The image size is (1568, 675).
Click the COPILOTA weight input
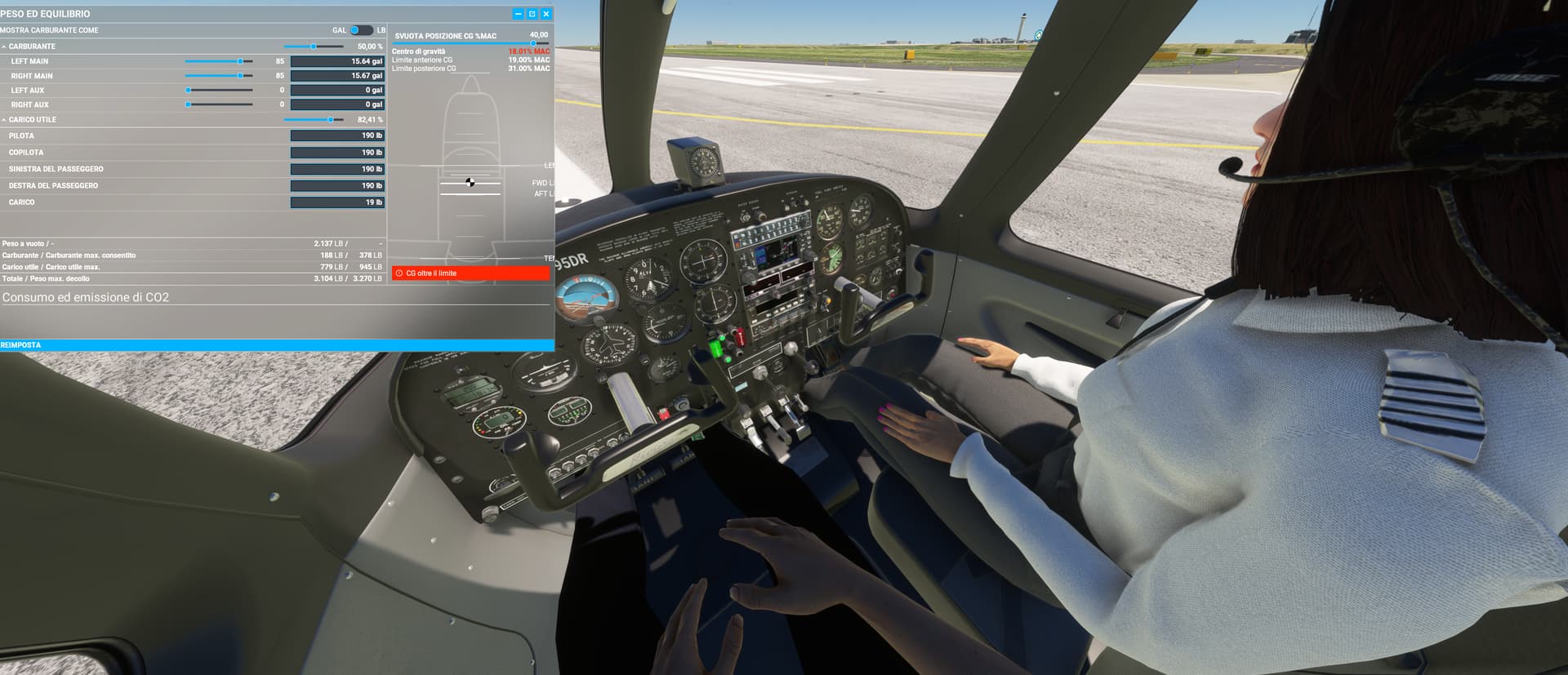336,153
